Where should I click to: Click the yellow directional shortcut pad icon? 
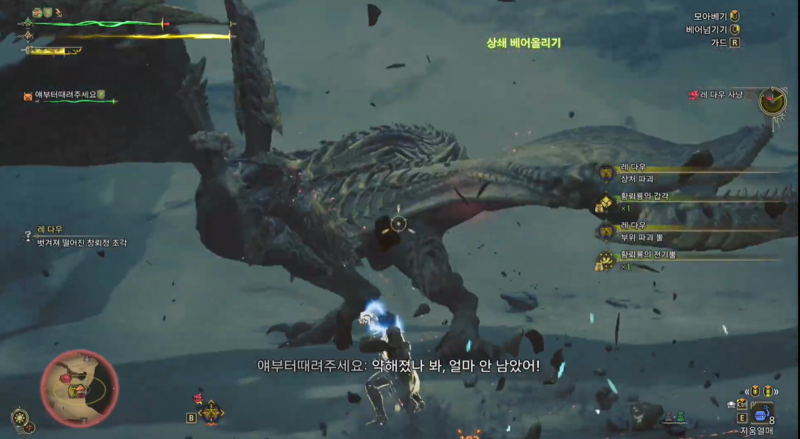click(x=212, y=411)
